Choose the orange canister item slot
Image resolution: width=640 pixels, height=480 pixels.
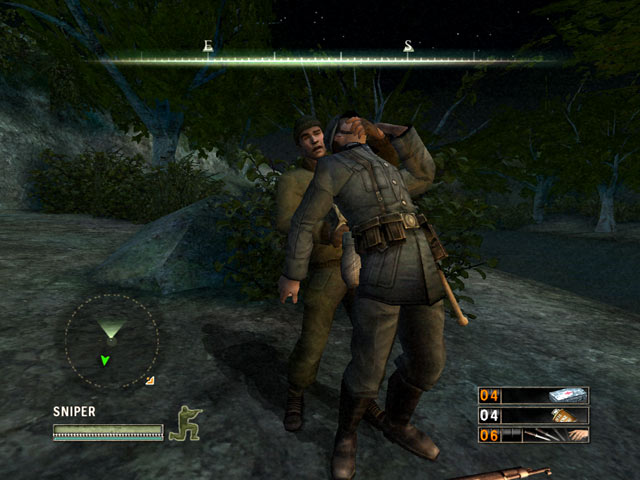tap(533, 415)
